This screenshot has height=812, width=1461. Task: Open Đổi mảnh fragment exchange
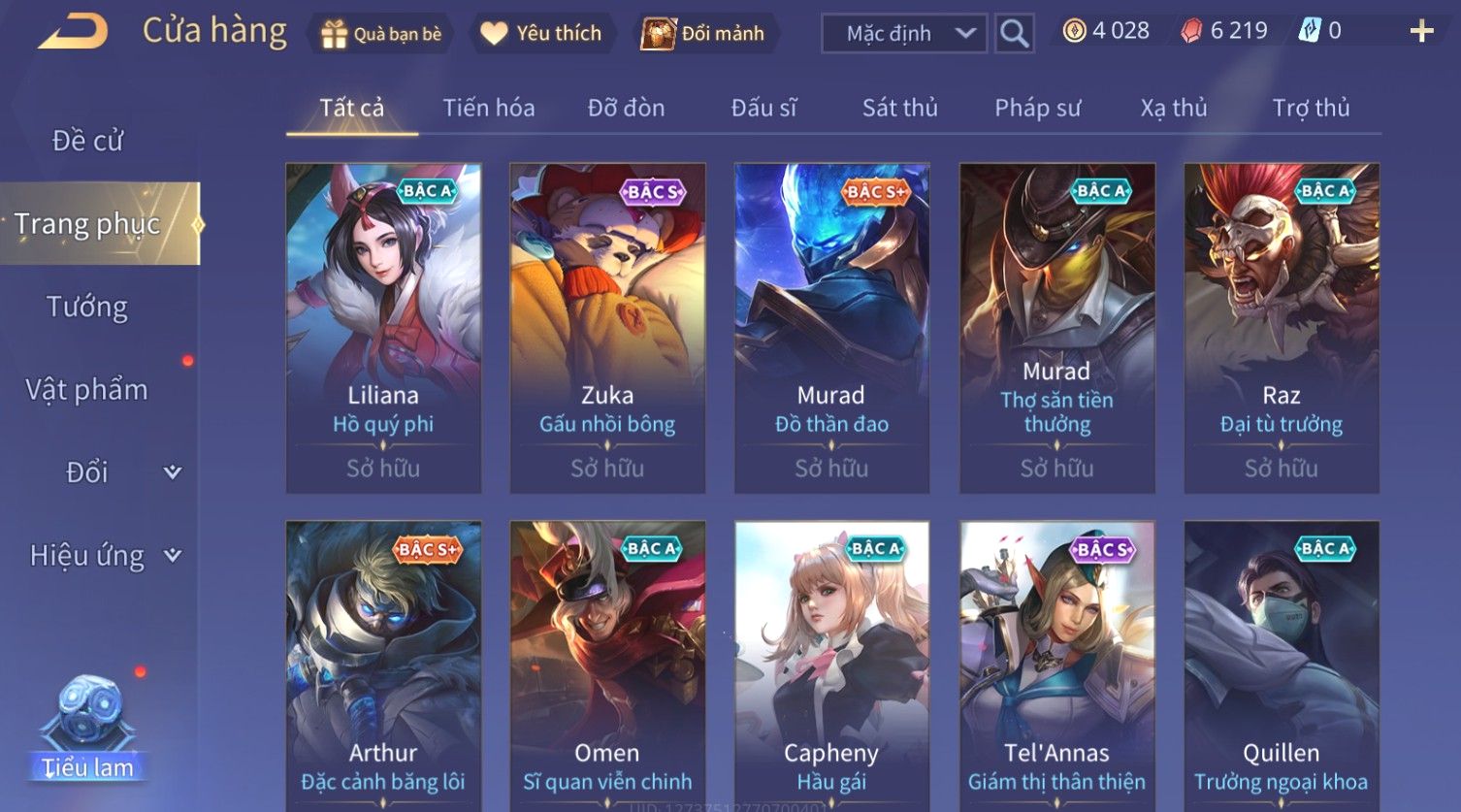pyautogui.click(x=704, y=34)
